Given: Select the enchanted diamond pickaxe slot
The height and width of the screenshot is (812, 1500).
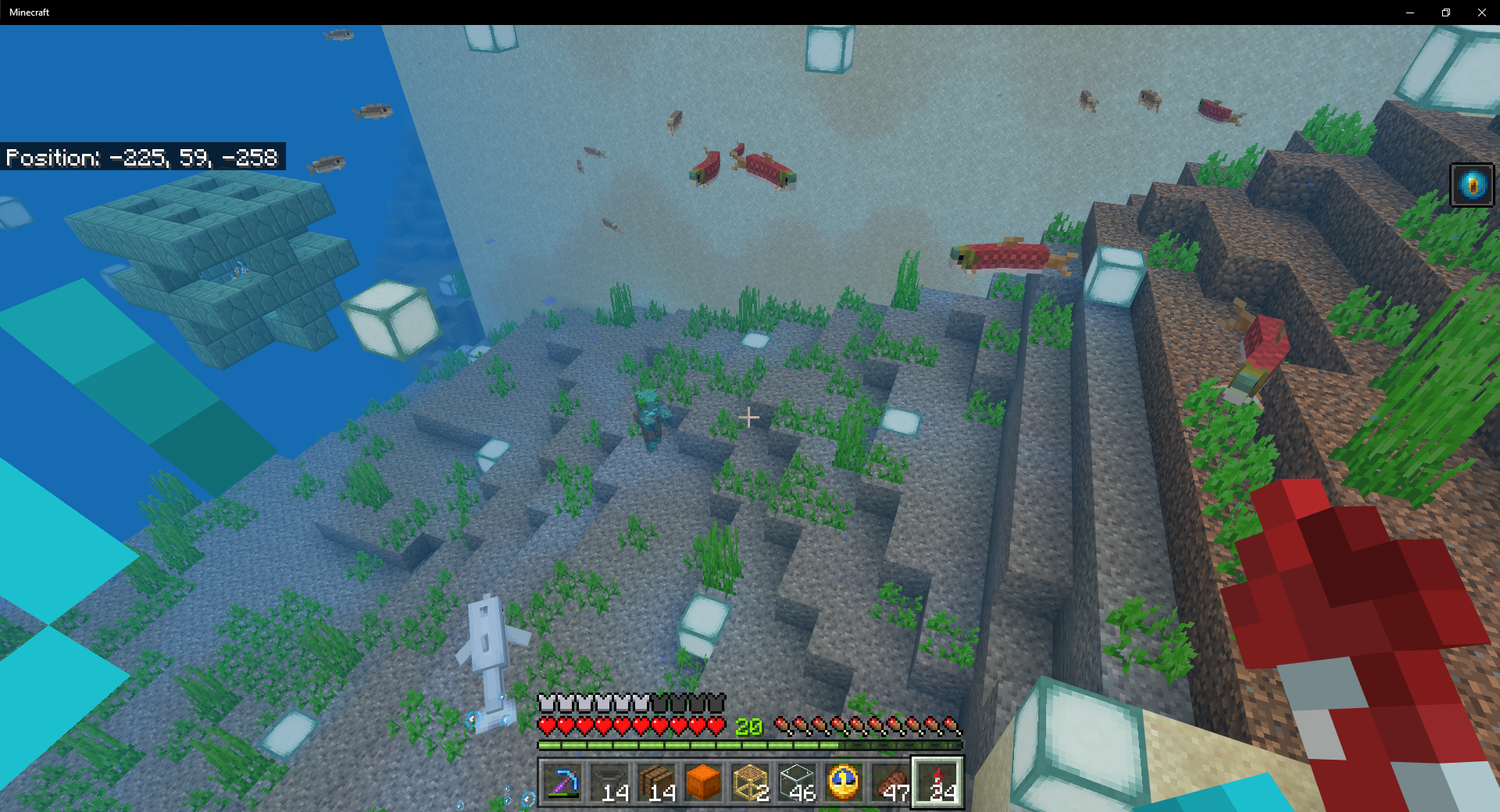Looking at the screenshot, I should coord(562,782).
